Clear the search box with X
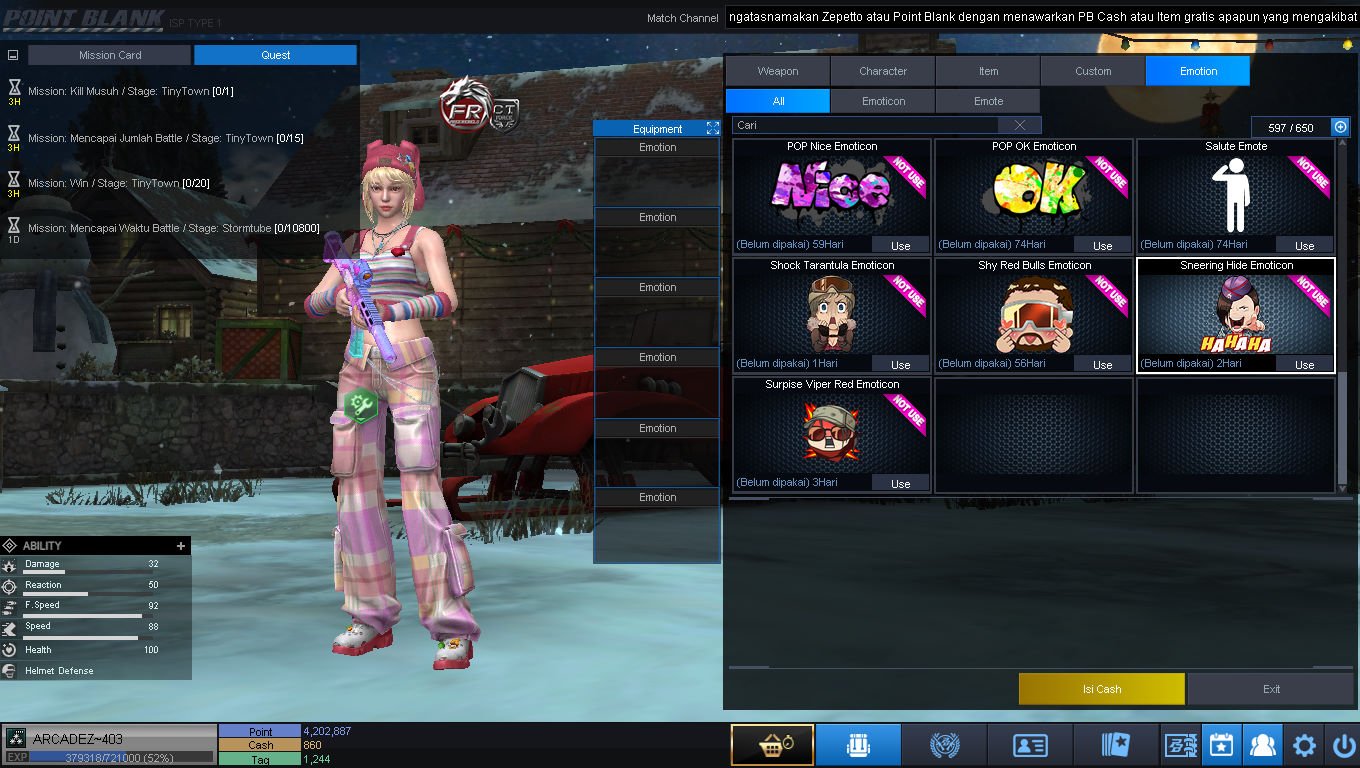The width and height of the screenshot is (1360, 768). click(1019, 125)
